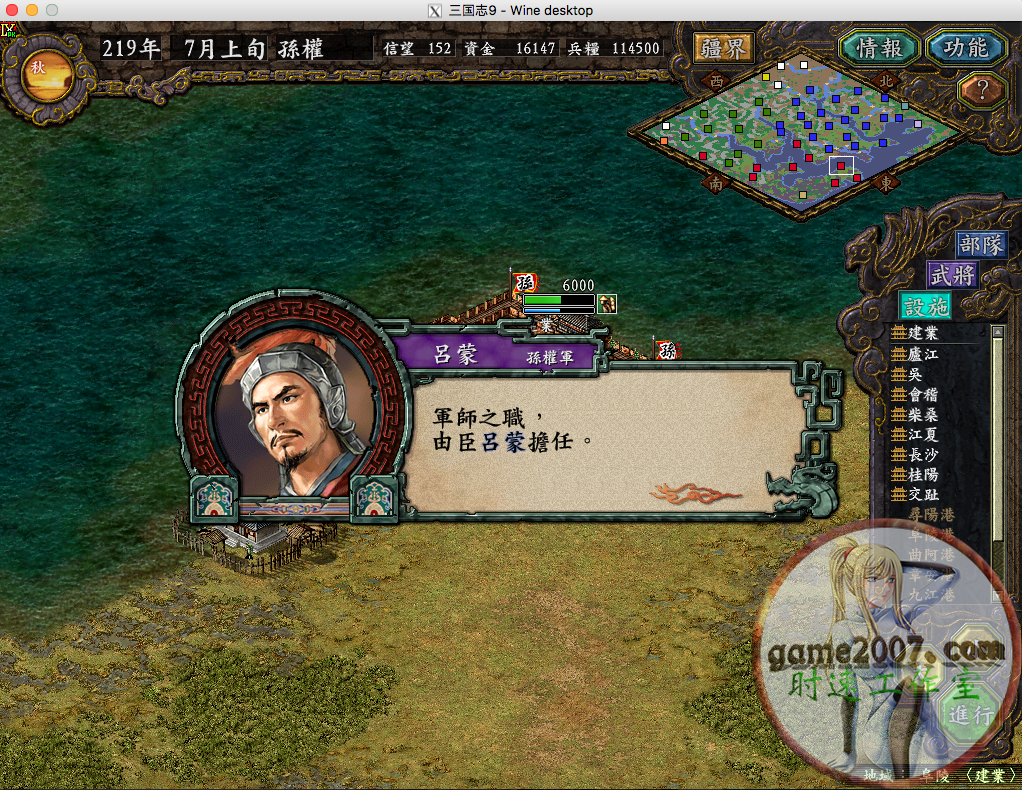Open the 情報 (Information) menu
This screenshot has height=790, width=1022.
click(880, 47)
